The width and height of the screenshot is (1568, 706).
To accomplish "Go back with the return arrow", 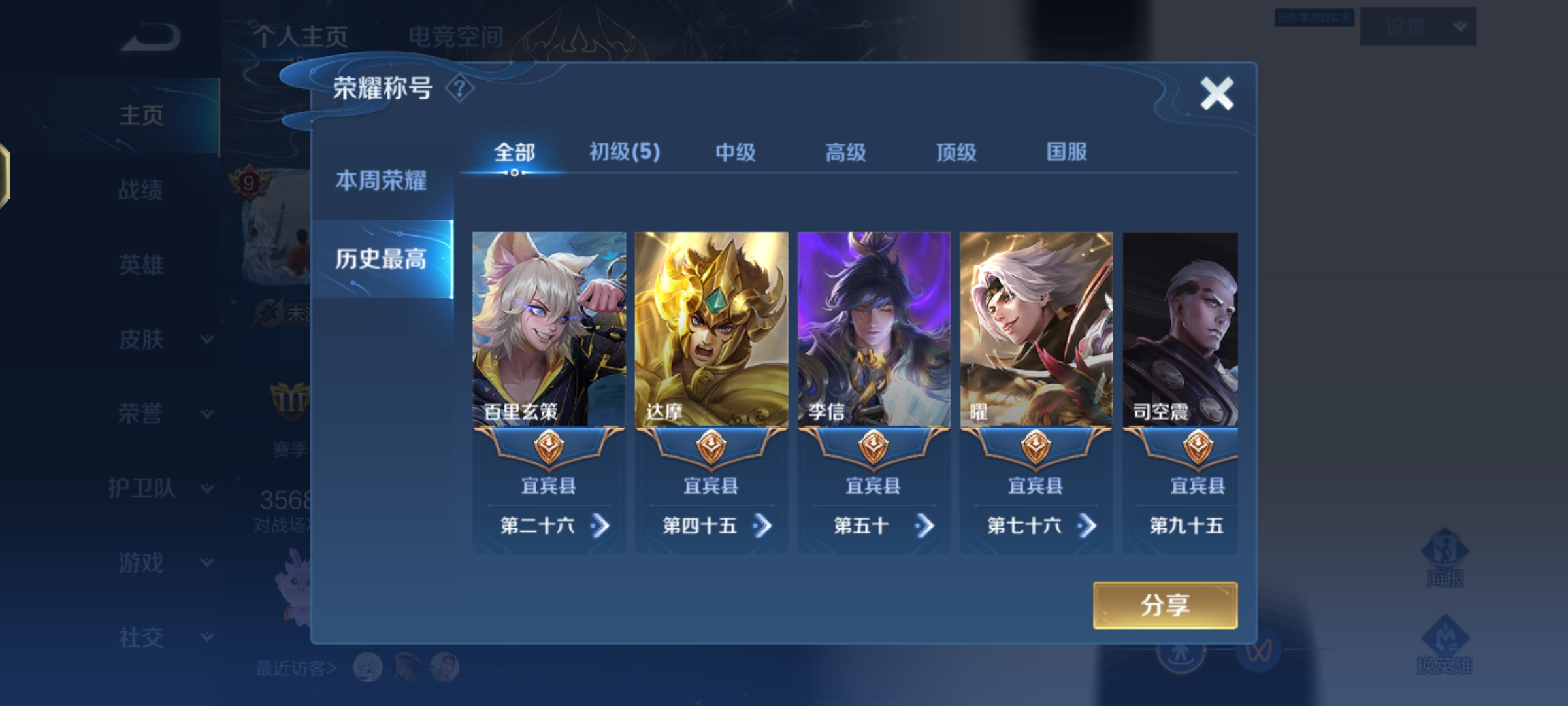I will tap(150, 38).
